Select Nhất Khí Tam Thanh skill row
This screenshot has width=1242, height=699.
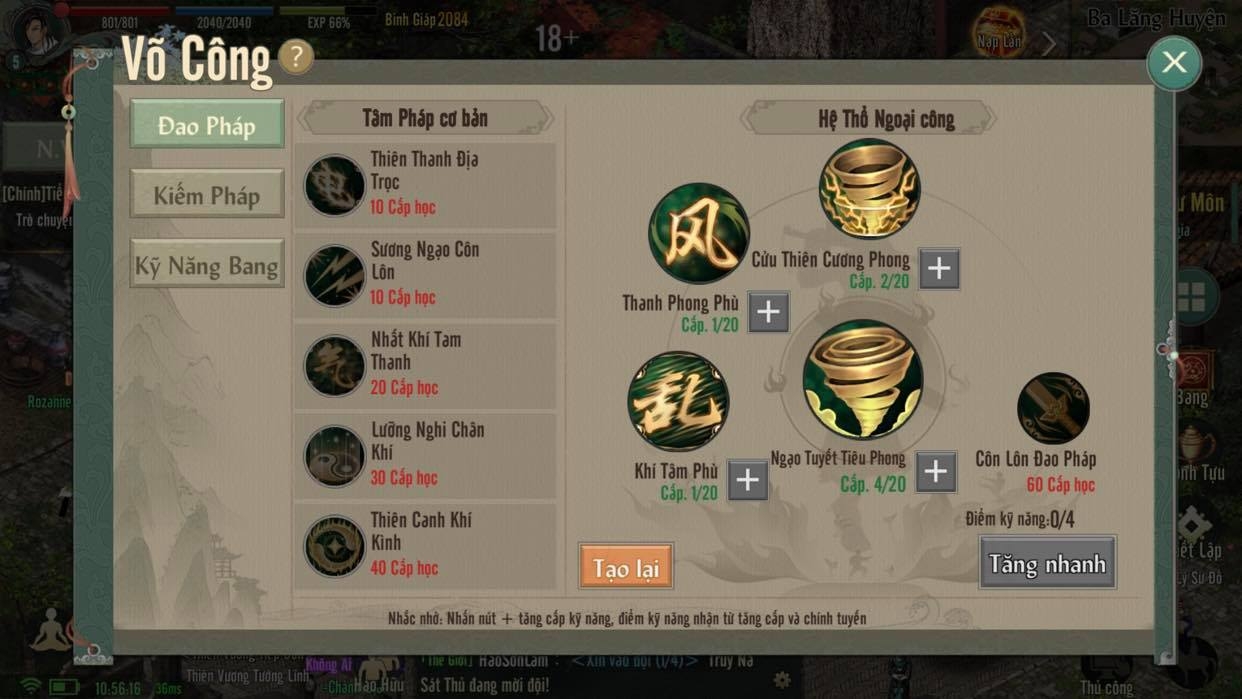coord(425,364)
